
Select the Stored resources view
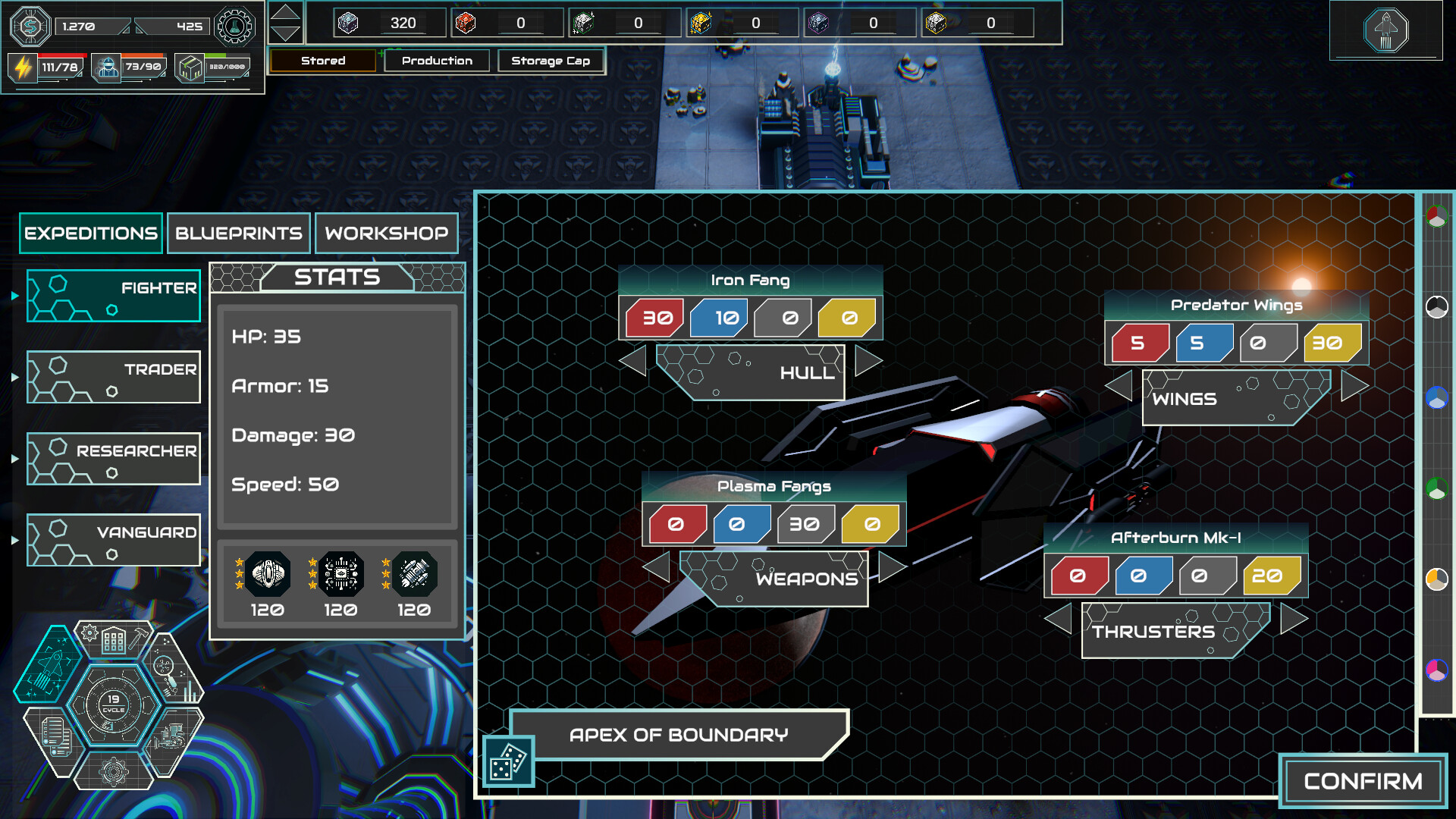[x=323, y=61]
